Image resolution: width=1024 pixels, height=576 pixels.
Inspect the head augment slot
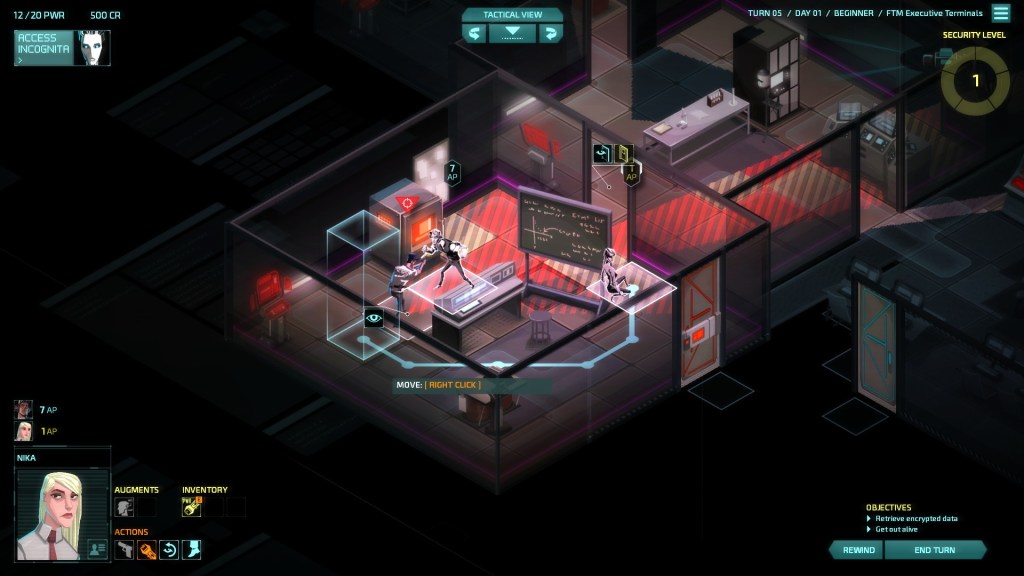click(124, 507)
